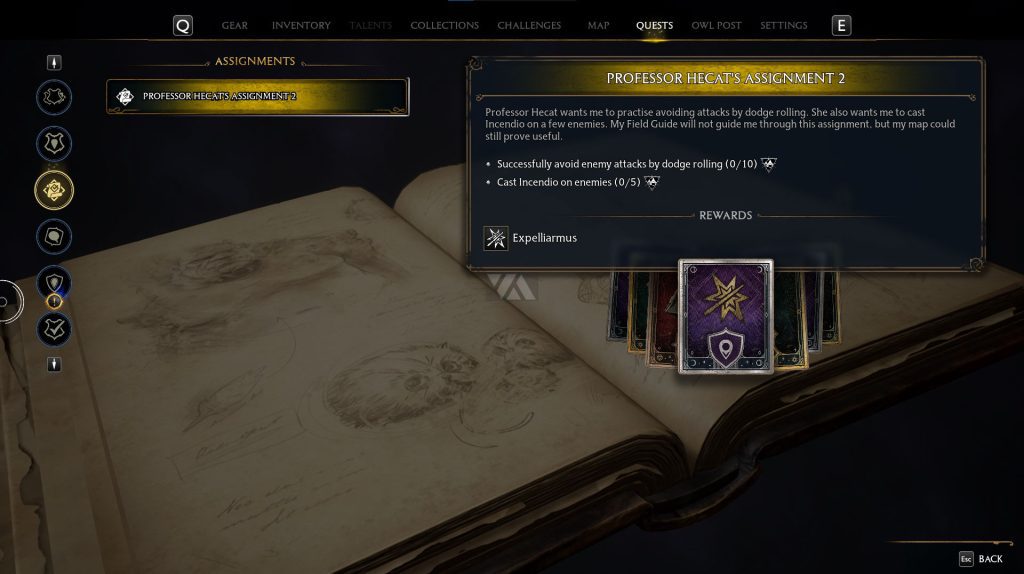Go to the Collections tab

click(x=444, y=25)
